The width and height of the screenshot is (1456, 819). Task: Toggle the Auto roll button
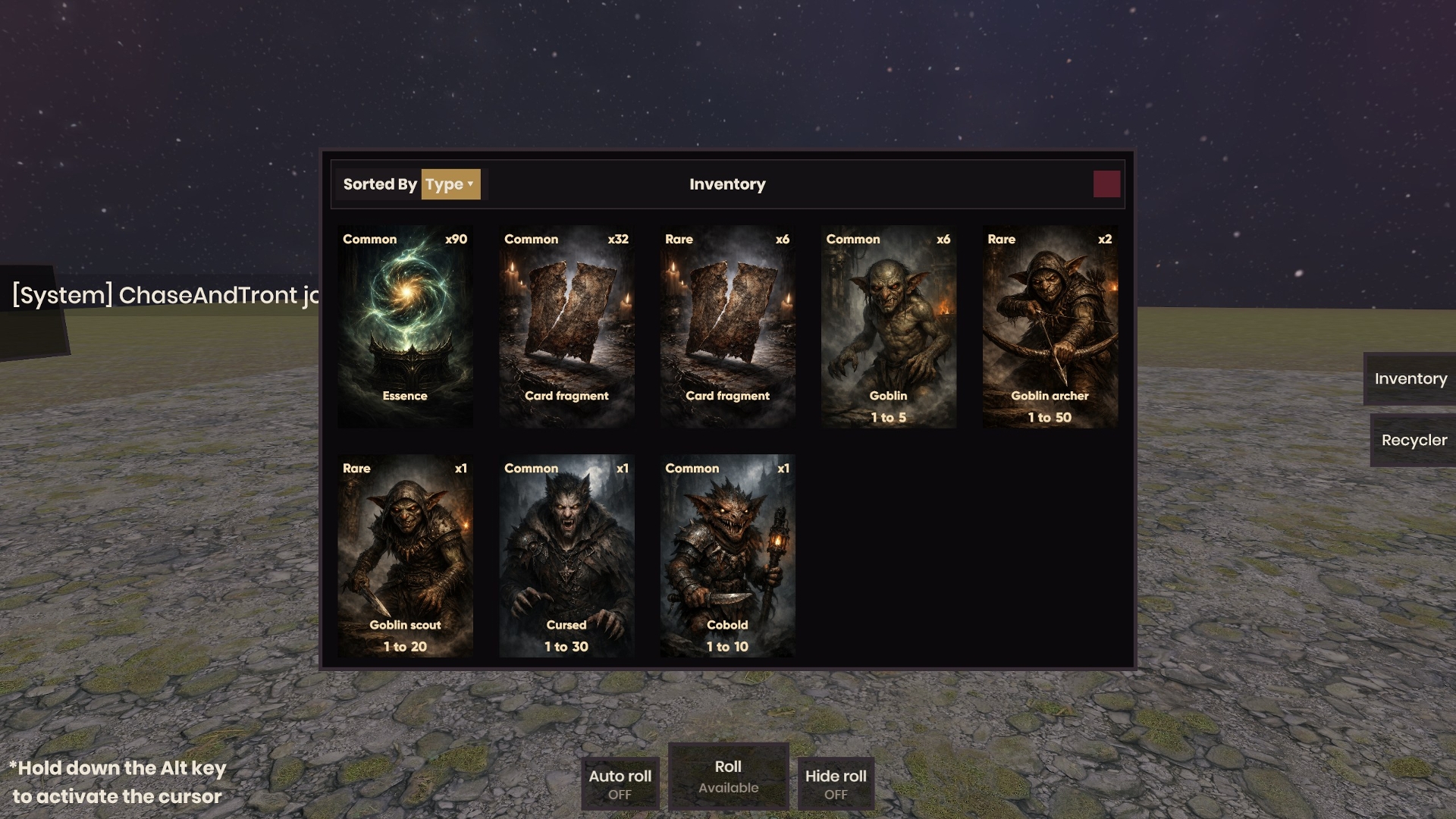pyautogui.click(x=620, y=783)
